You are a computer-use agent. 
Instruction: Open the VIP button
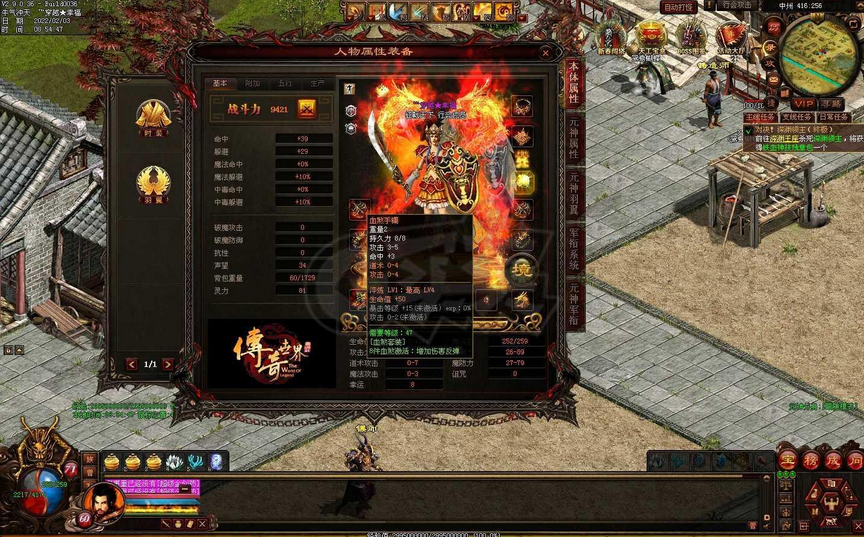(x=803, y=103)
